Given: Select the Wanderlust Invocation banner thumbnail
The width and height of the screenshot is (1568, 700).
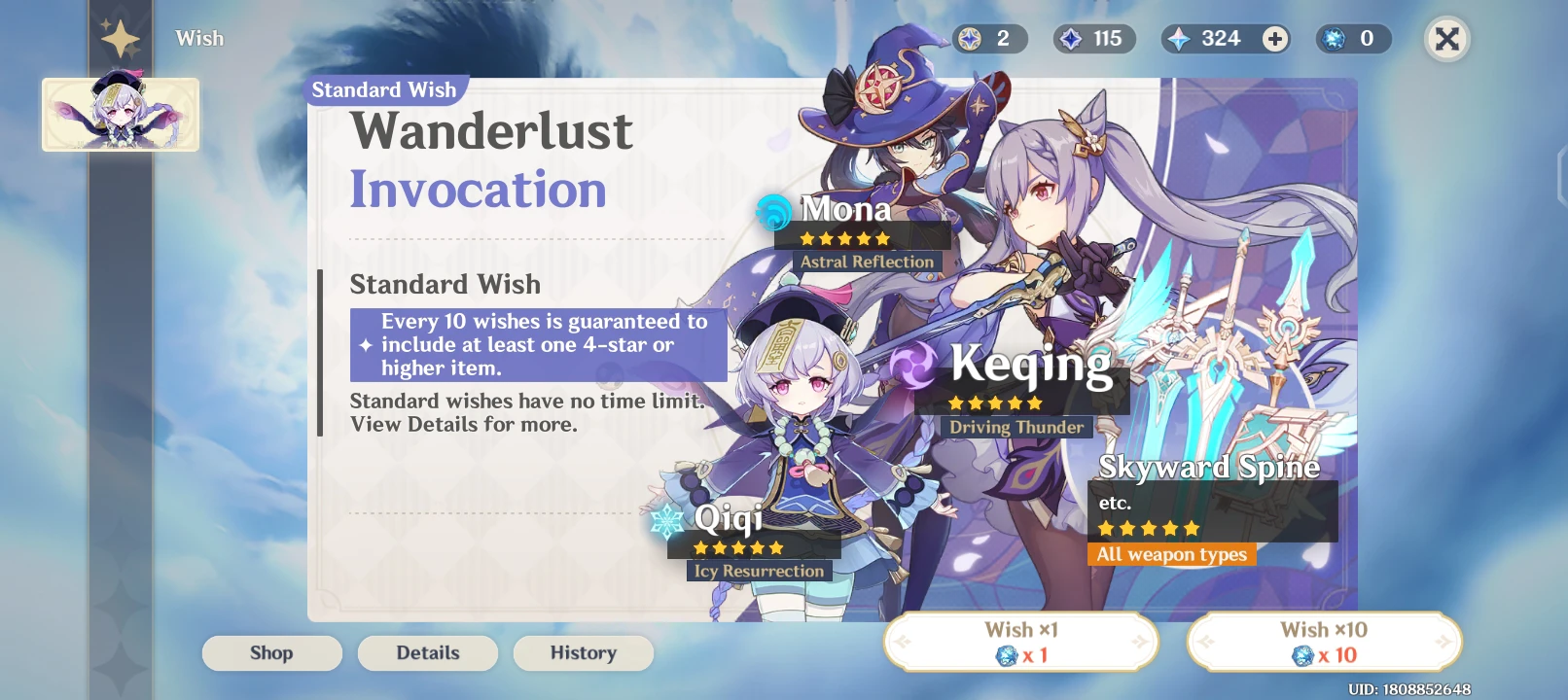Looking at the screenshot, I should [120, 114].
